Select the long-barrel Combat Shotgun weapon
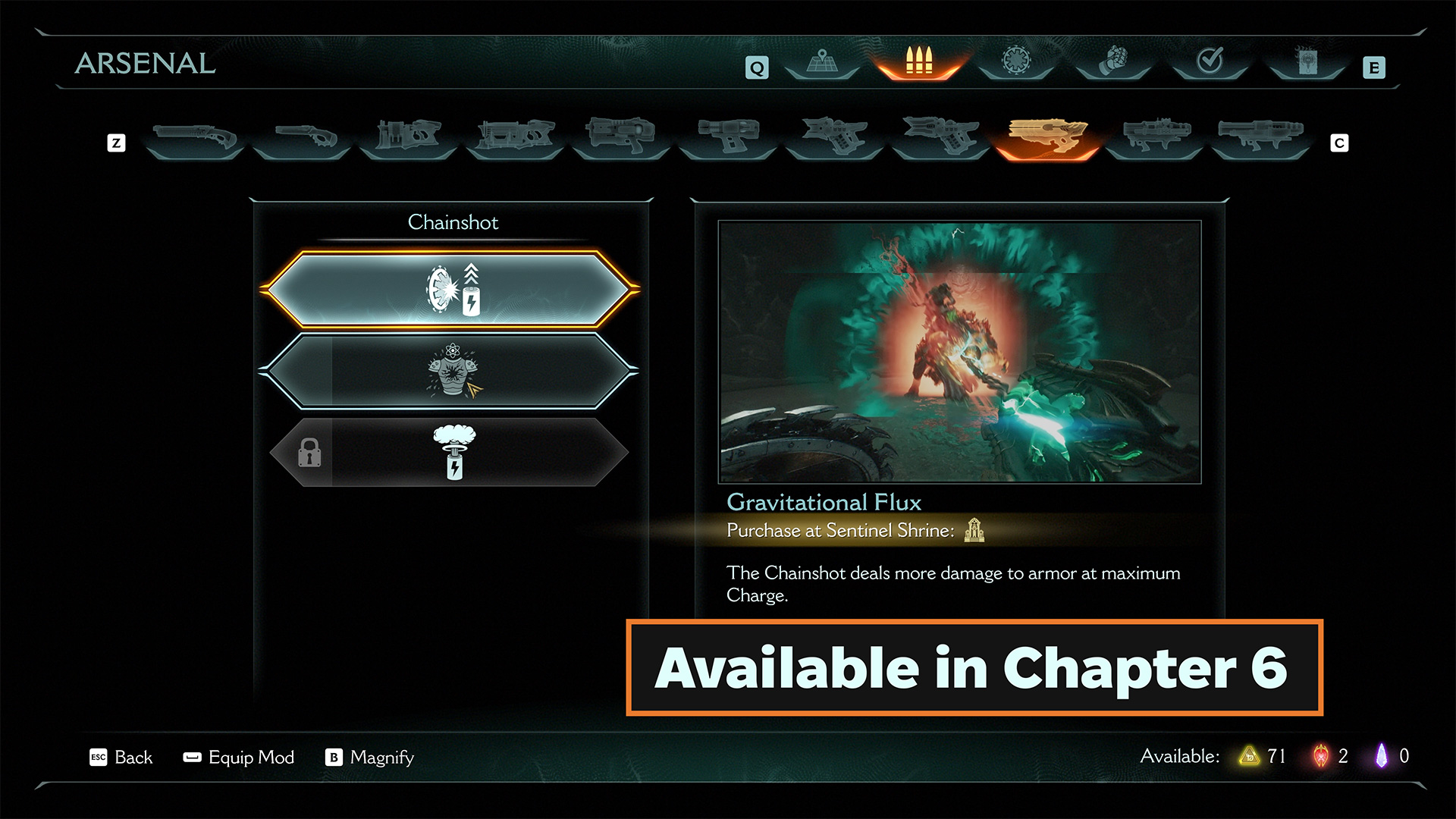 pyautogui.click(x=195, y=138)
